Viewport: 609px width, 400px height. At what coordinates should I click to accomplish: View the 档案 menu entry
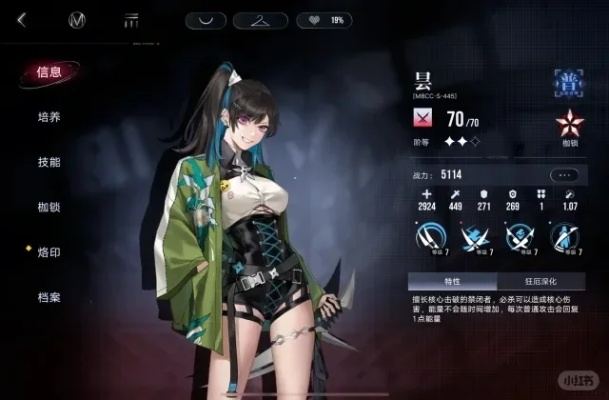49,297
